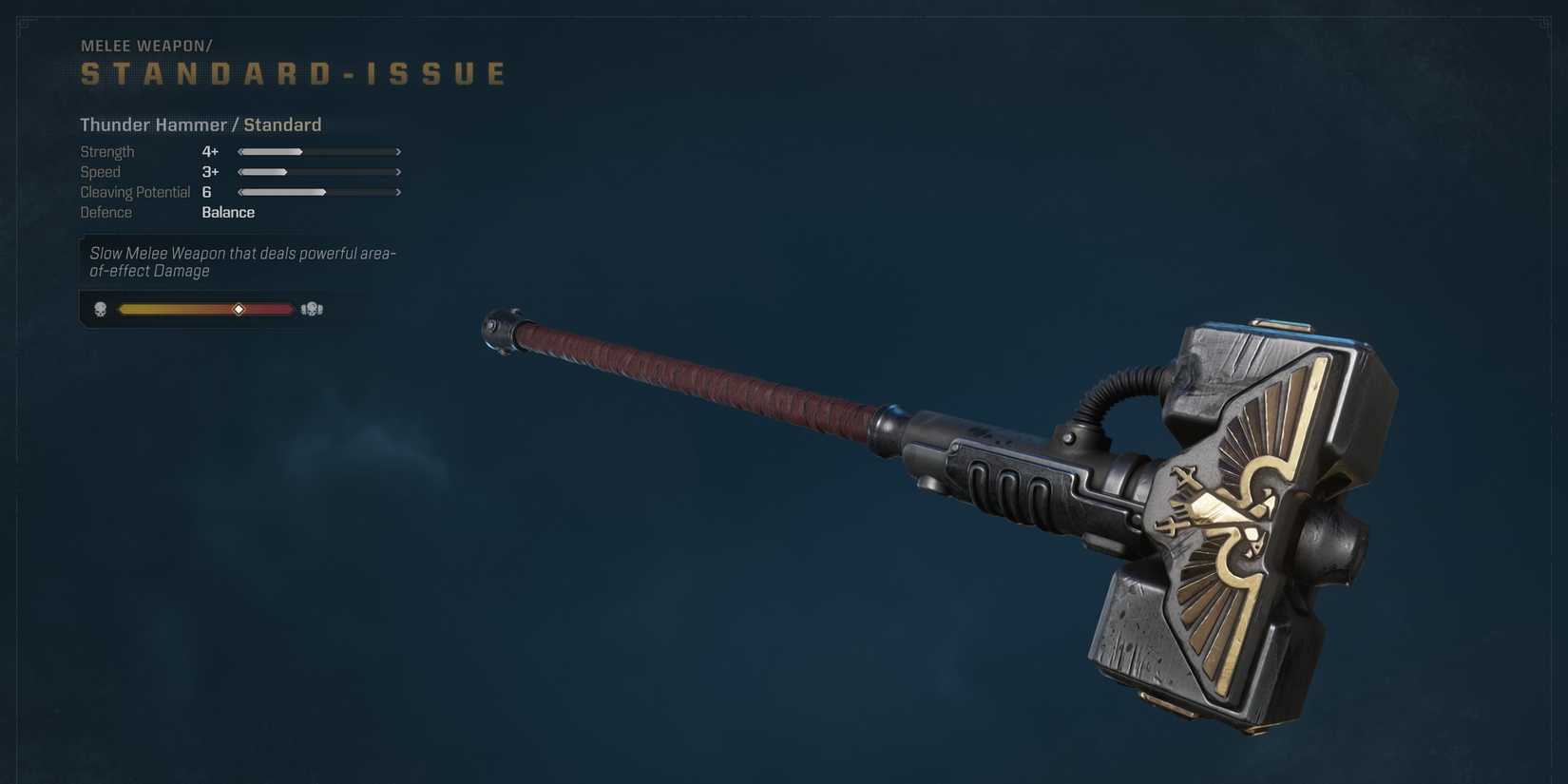This screenshot has height=784, width=1568.
Task: Toggle the Defence setting labeled Balance
Action: click(x=228, y=212)
